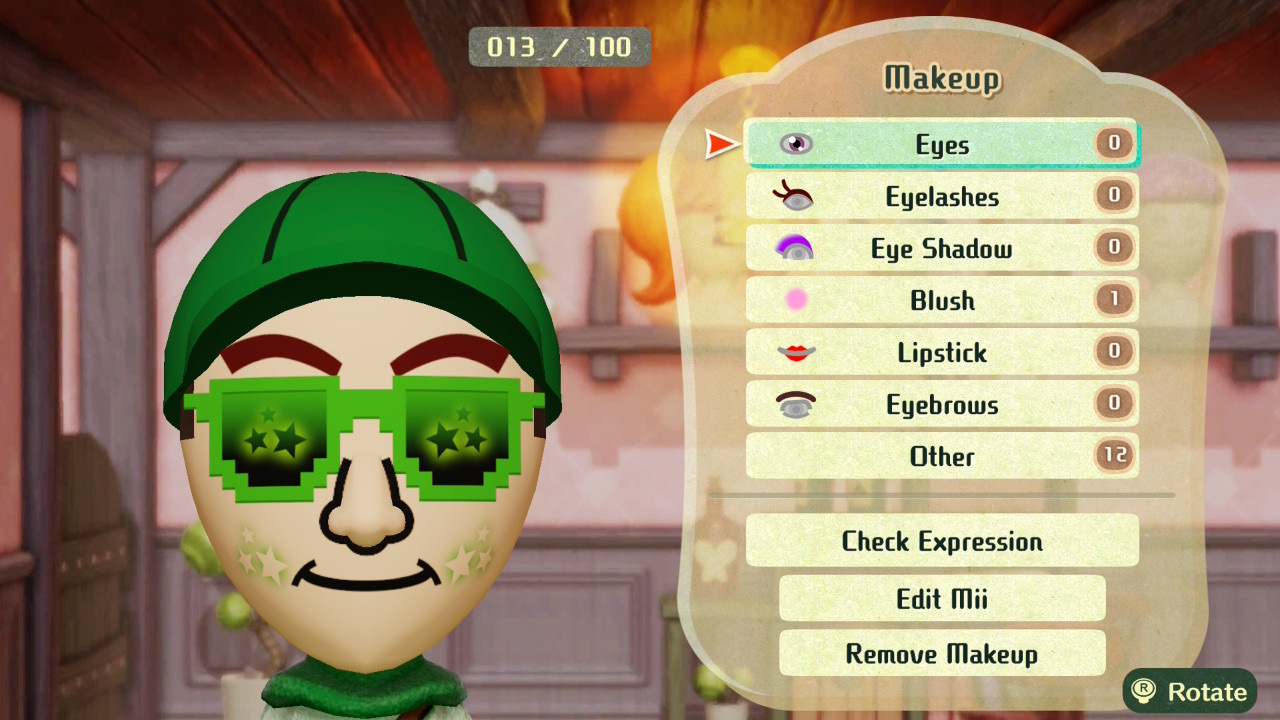
Task: Open the Lipstick options
Action: [941, 353]
